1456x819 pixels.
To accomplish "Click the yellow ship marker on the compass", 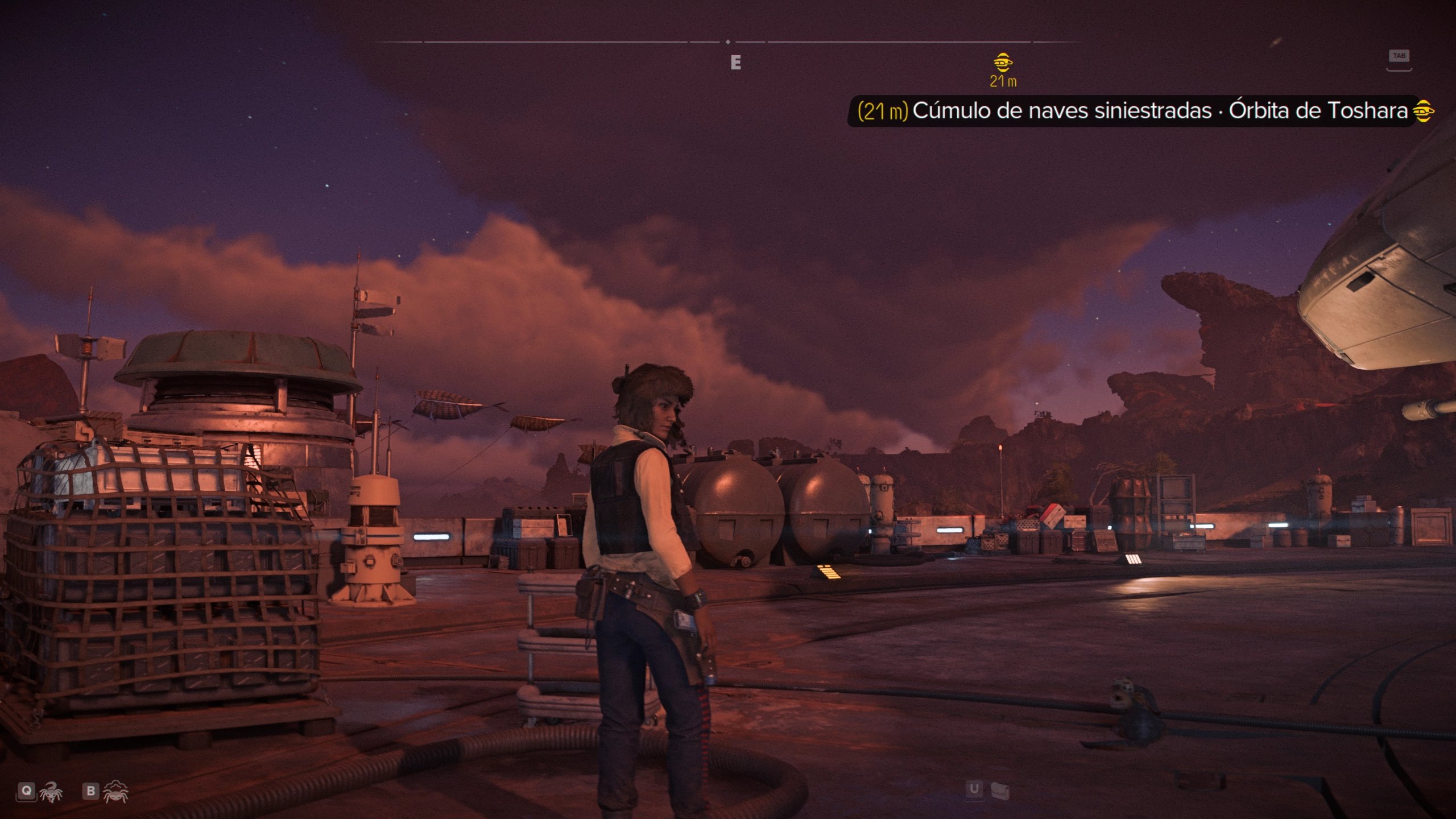I will 1003,61.
